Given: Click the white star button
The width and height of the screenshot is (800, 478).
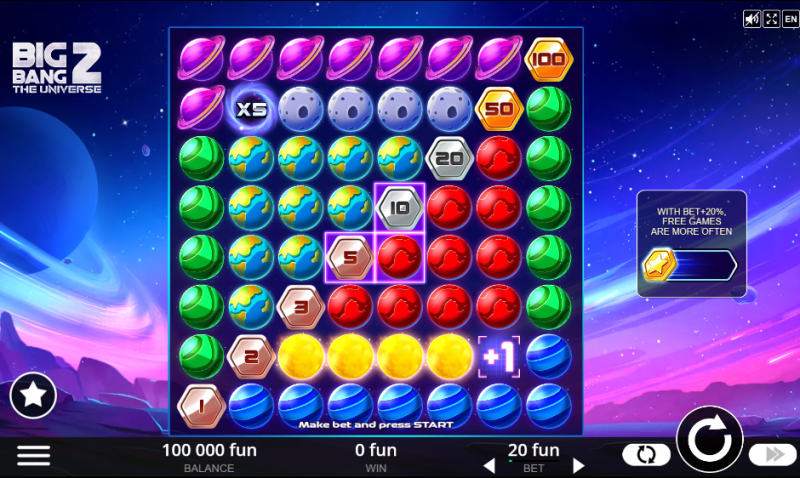Looking at the screenshot, I should coord(33,396).
